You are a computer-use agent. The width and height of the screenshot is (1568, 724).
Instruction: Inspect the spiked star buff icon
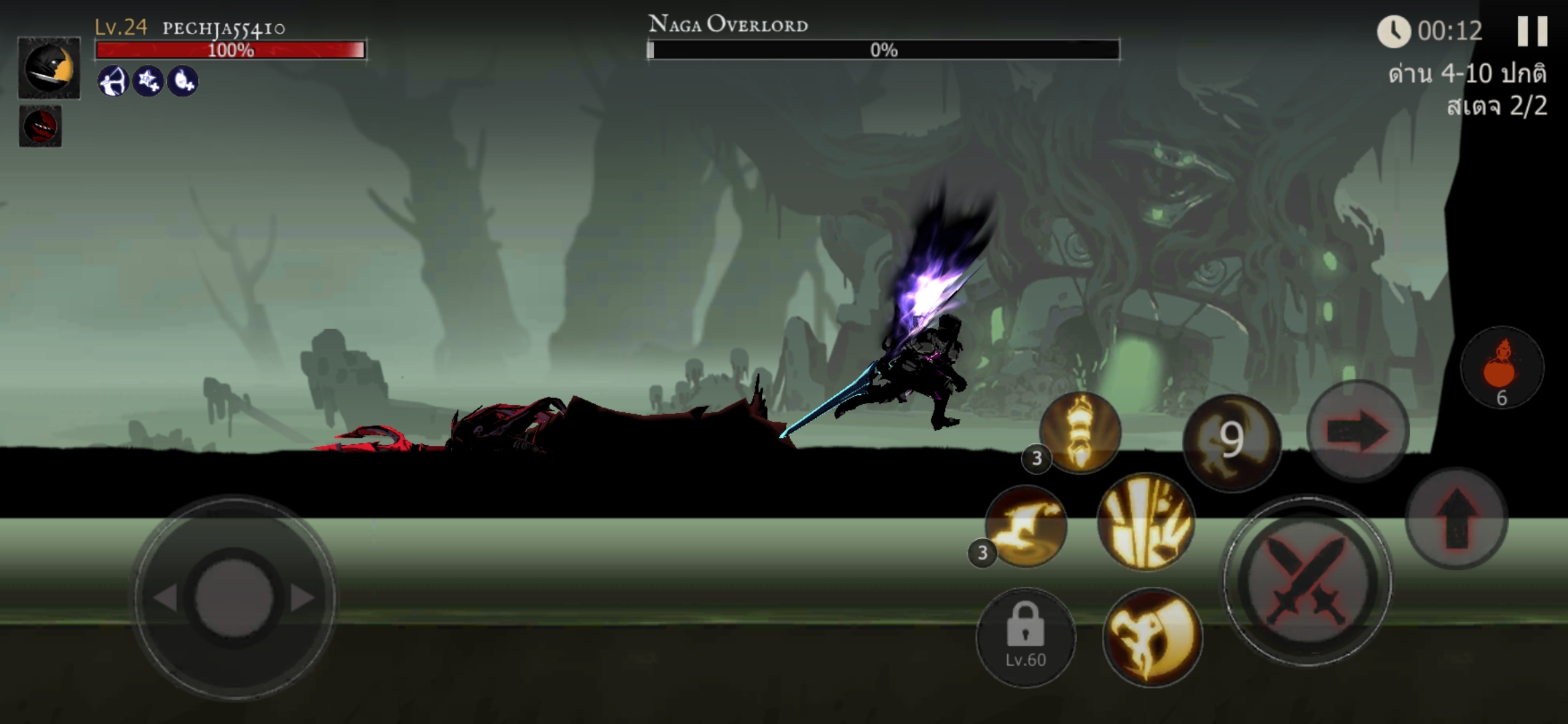pyautogui.click(x=148, y=81)
